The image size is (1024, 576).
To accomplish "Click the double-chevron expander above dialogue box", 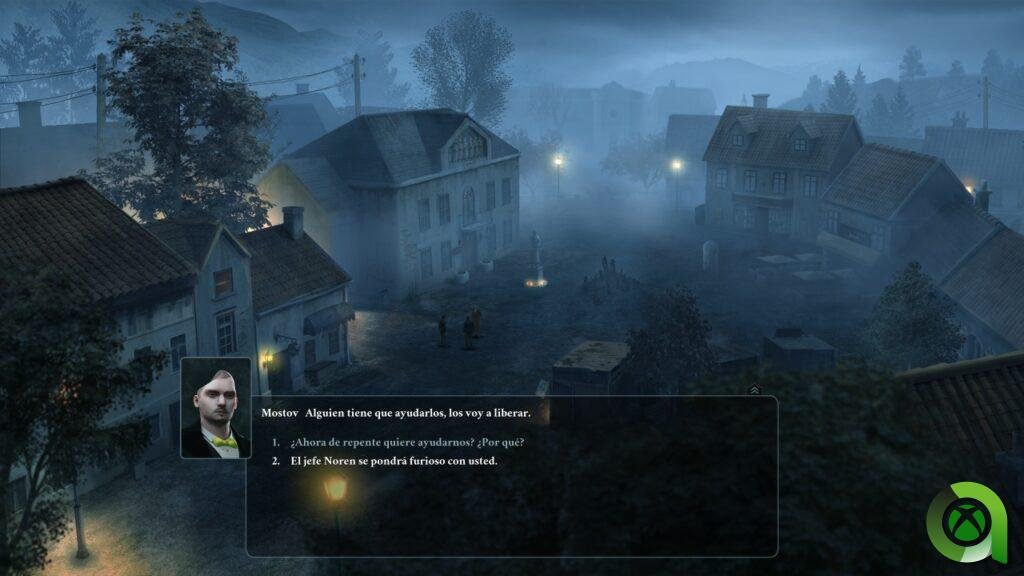I will click(x=754, y=390).
